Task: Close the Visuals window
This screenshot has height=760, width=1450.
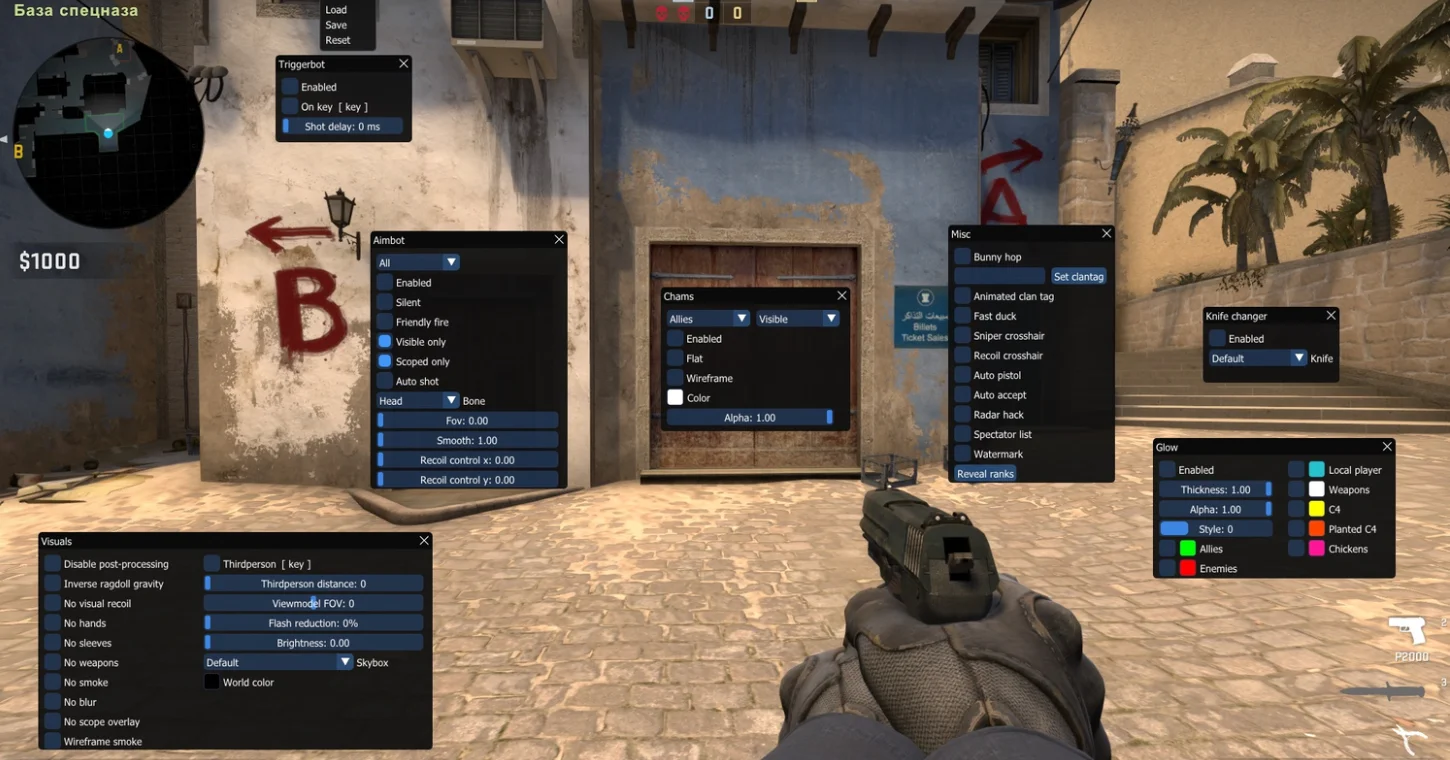Action: (424, 541)
